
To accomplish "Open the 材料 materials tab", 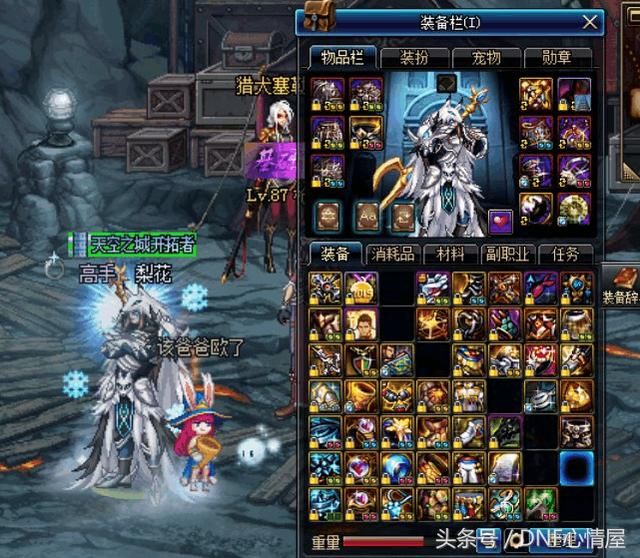I will [449, 254].
